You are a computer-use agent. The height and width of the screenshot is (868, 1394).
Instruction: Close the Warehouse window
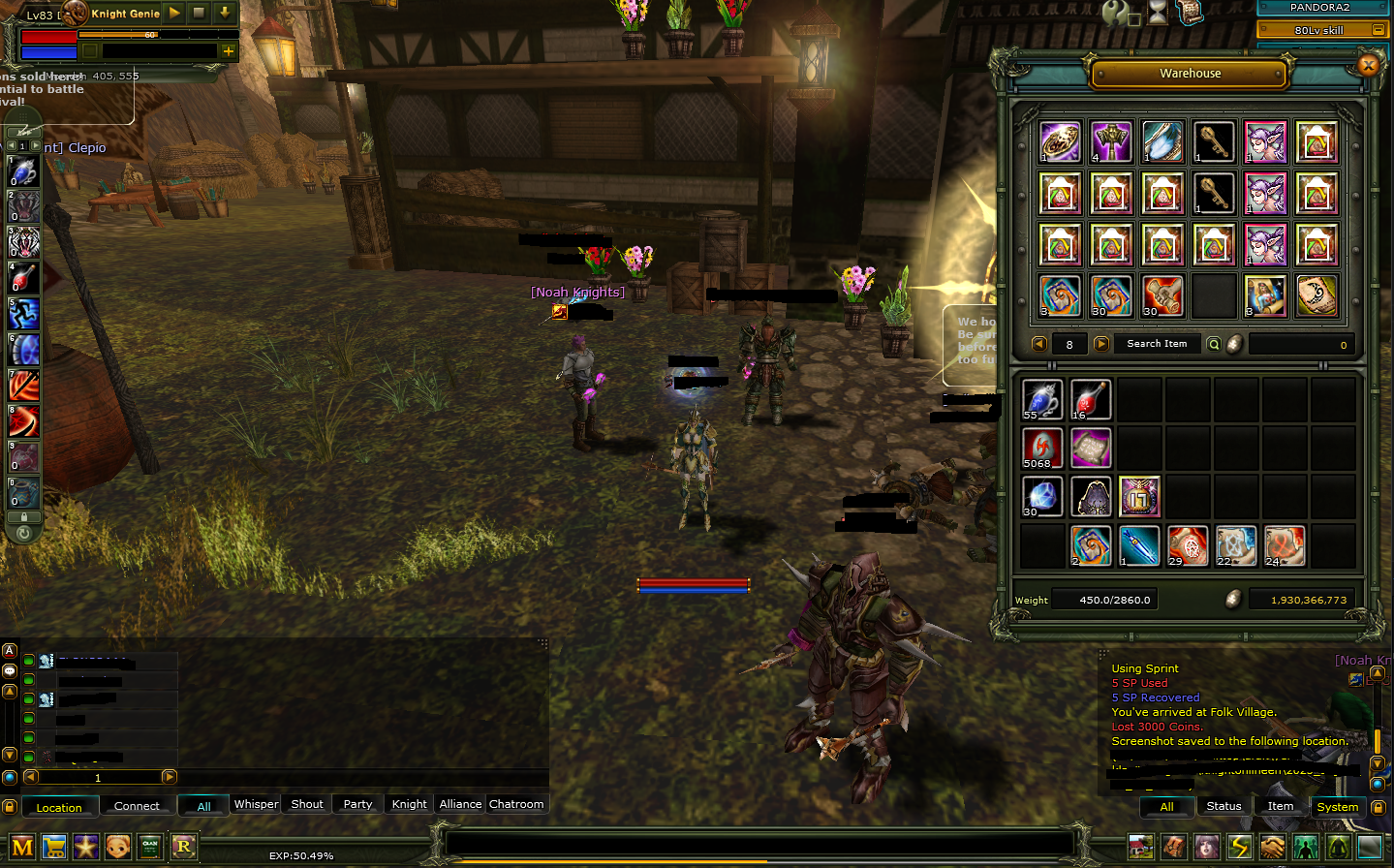pyautogui.click(x=1368, y=66)
